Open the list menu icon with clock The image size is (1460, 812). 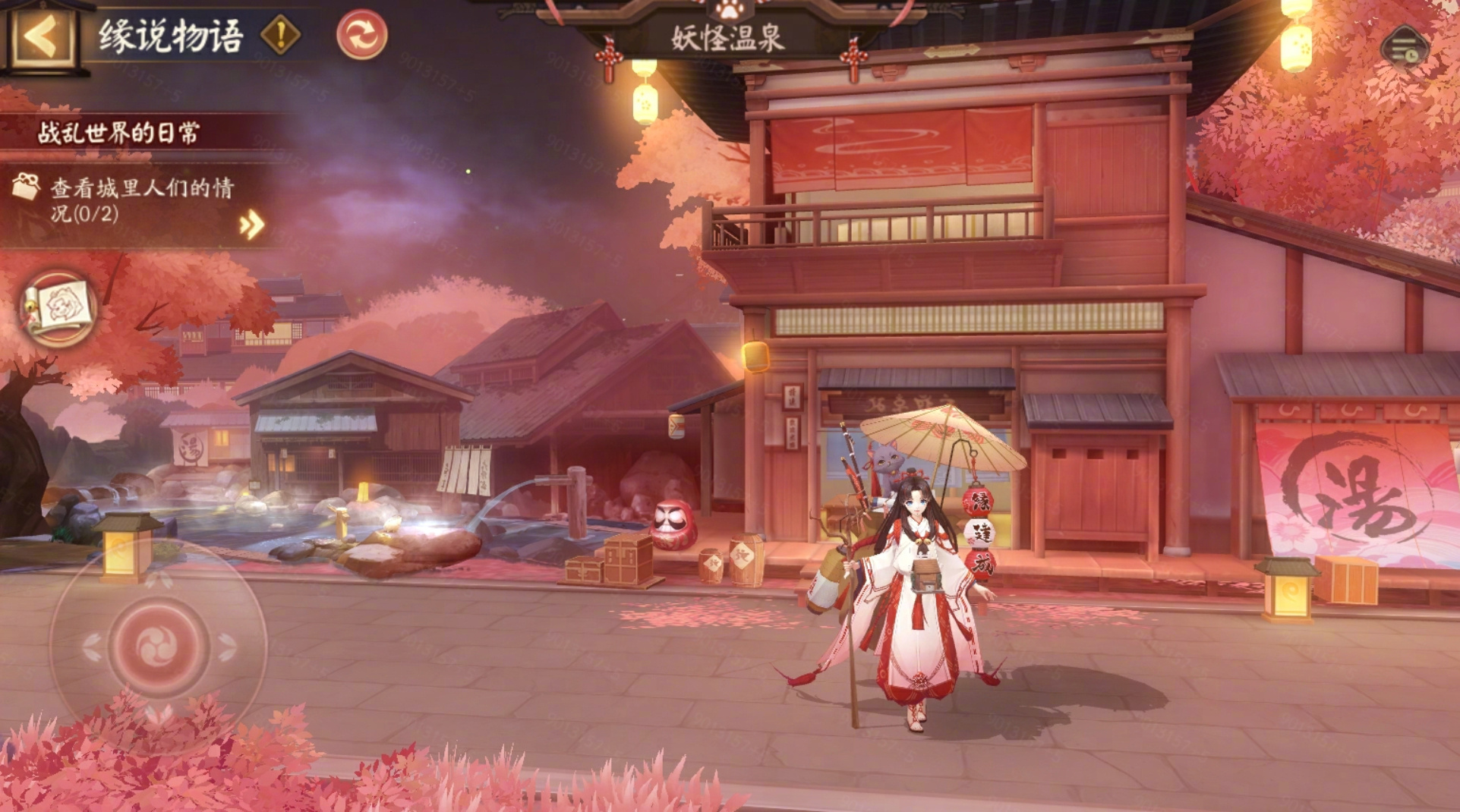1405,49
